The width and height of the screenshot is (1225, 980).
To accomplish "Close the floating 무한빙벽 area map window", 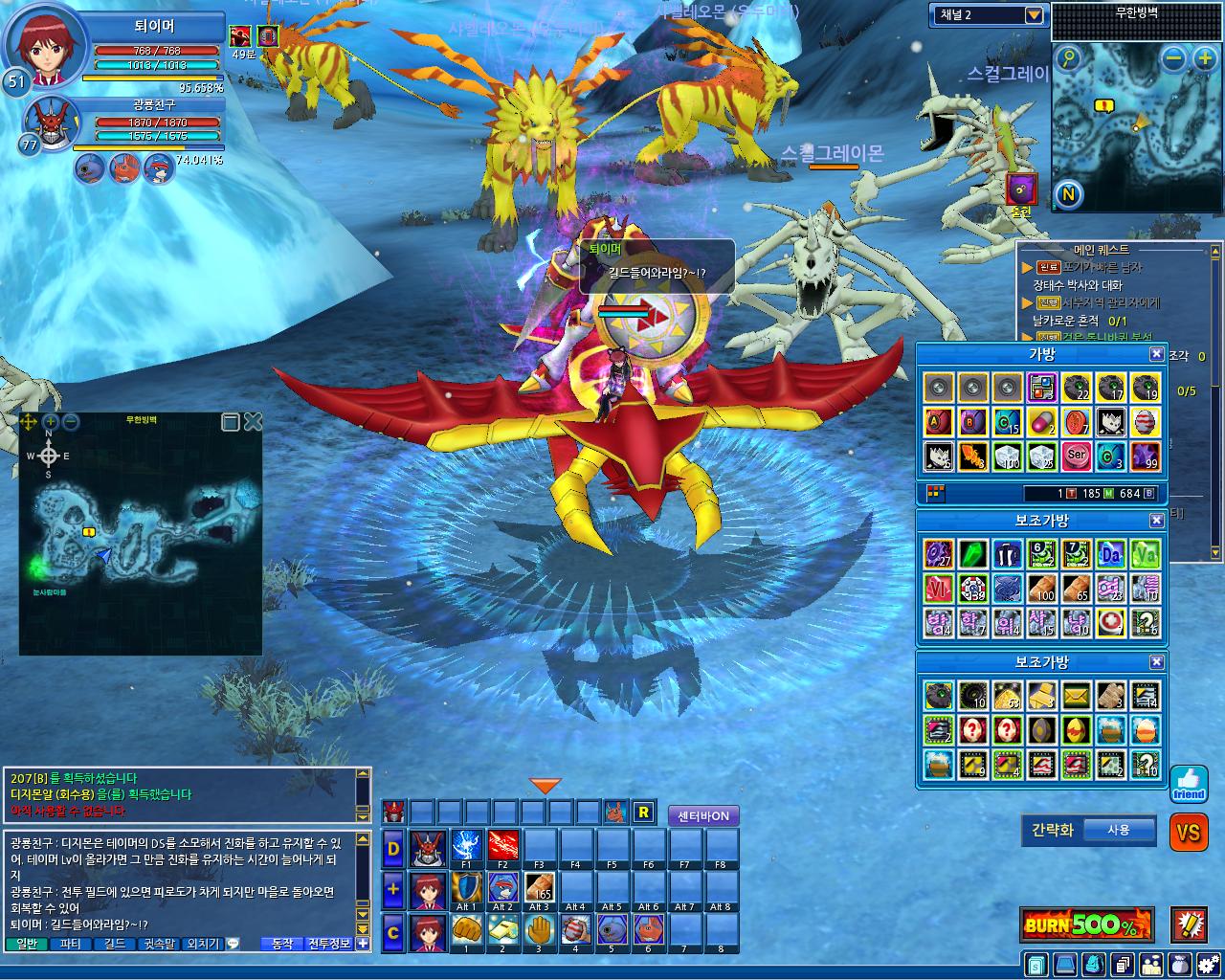I will point(253,421).
